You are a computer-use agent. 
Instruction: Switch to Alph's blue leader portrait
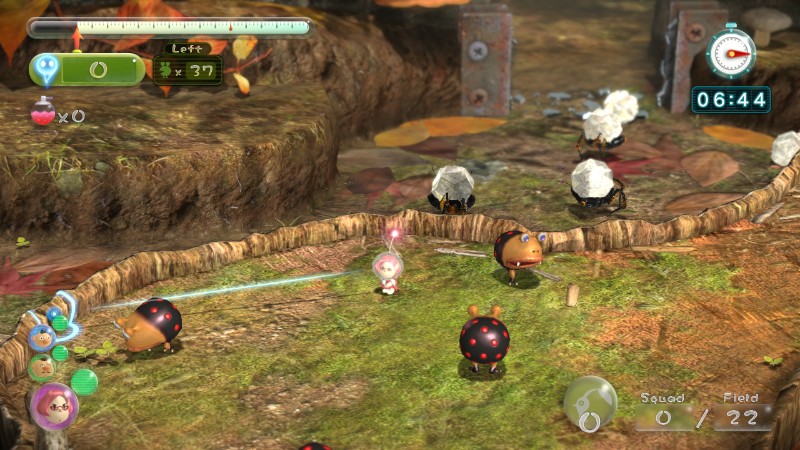pyautogui.click(x=41, y=337)
